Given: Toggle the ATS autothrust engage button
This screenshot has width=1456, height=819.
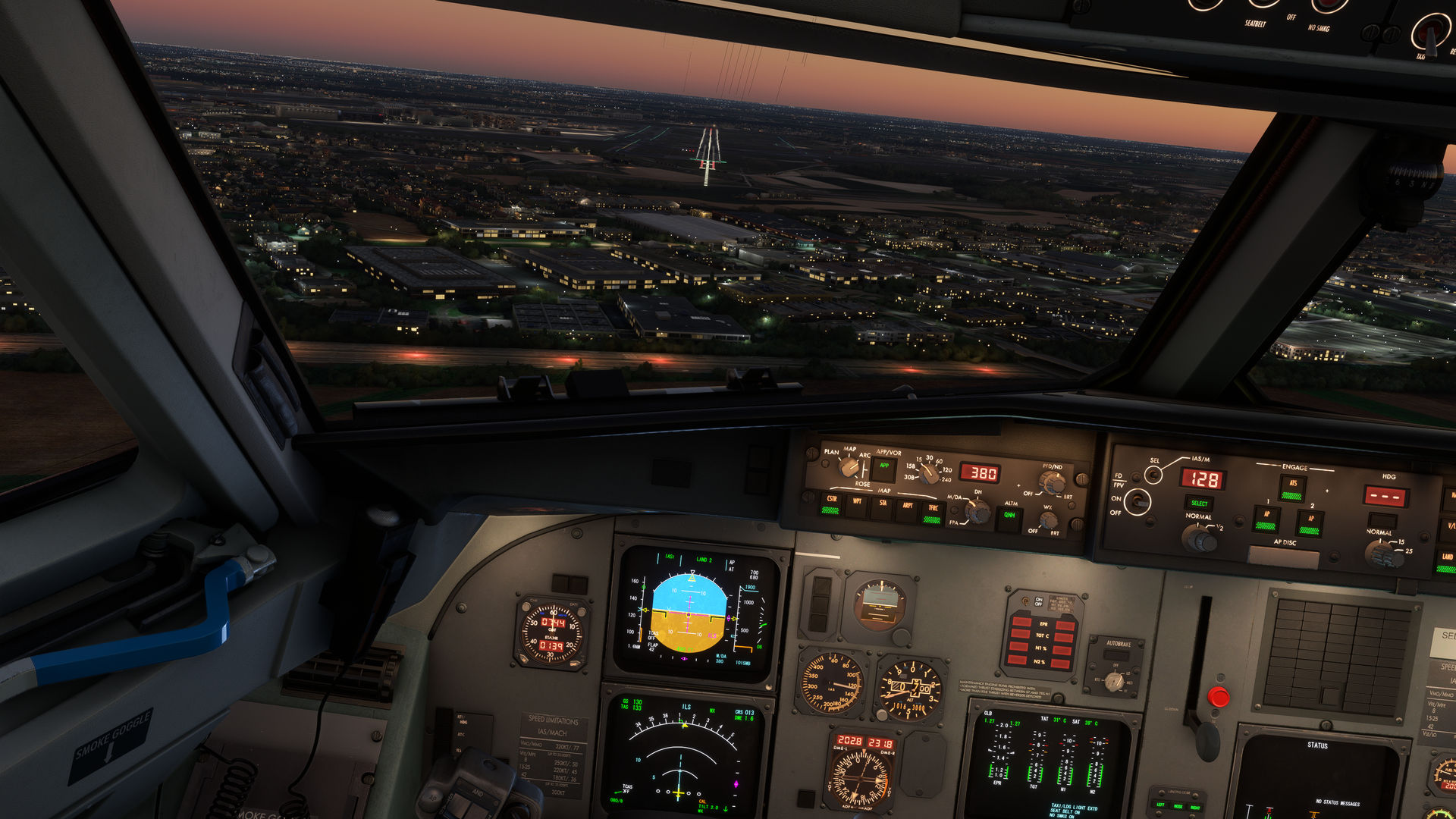Looking at the screenshot, I should 1292,488.
